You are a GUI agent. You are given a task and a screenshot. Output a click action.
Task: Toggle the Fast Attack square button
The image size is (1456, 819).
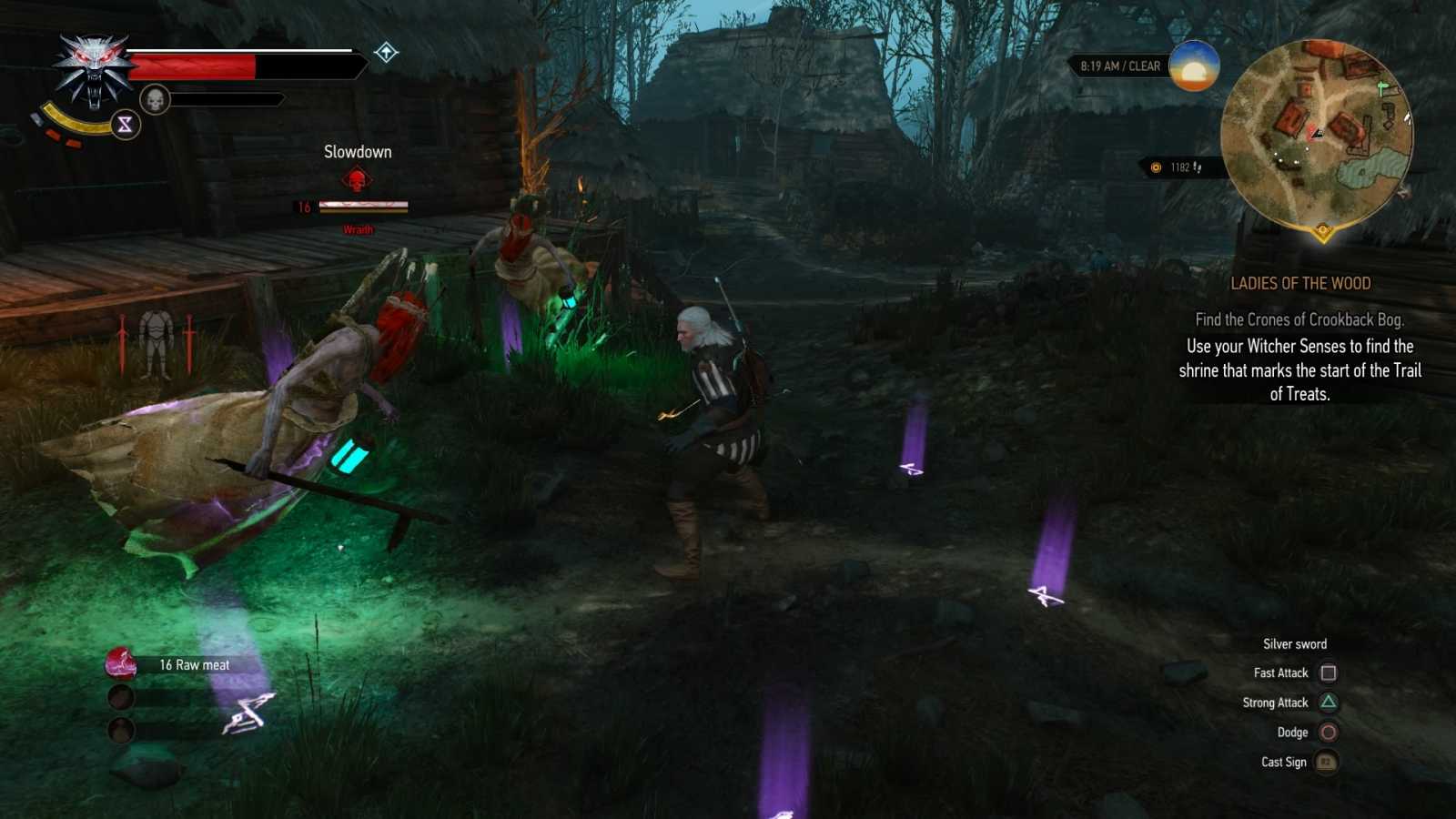(x=1329, y=672)
